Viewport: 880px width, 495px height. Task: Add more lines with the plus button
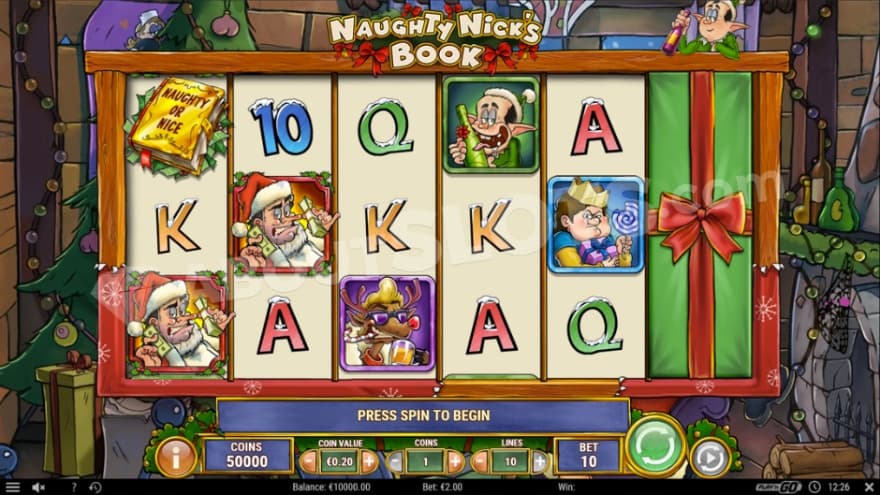click(540, 461)
